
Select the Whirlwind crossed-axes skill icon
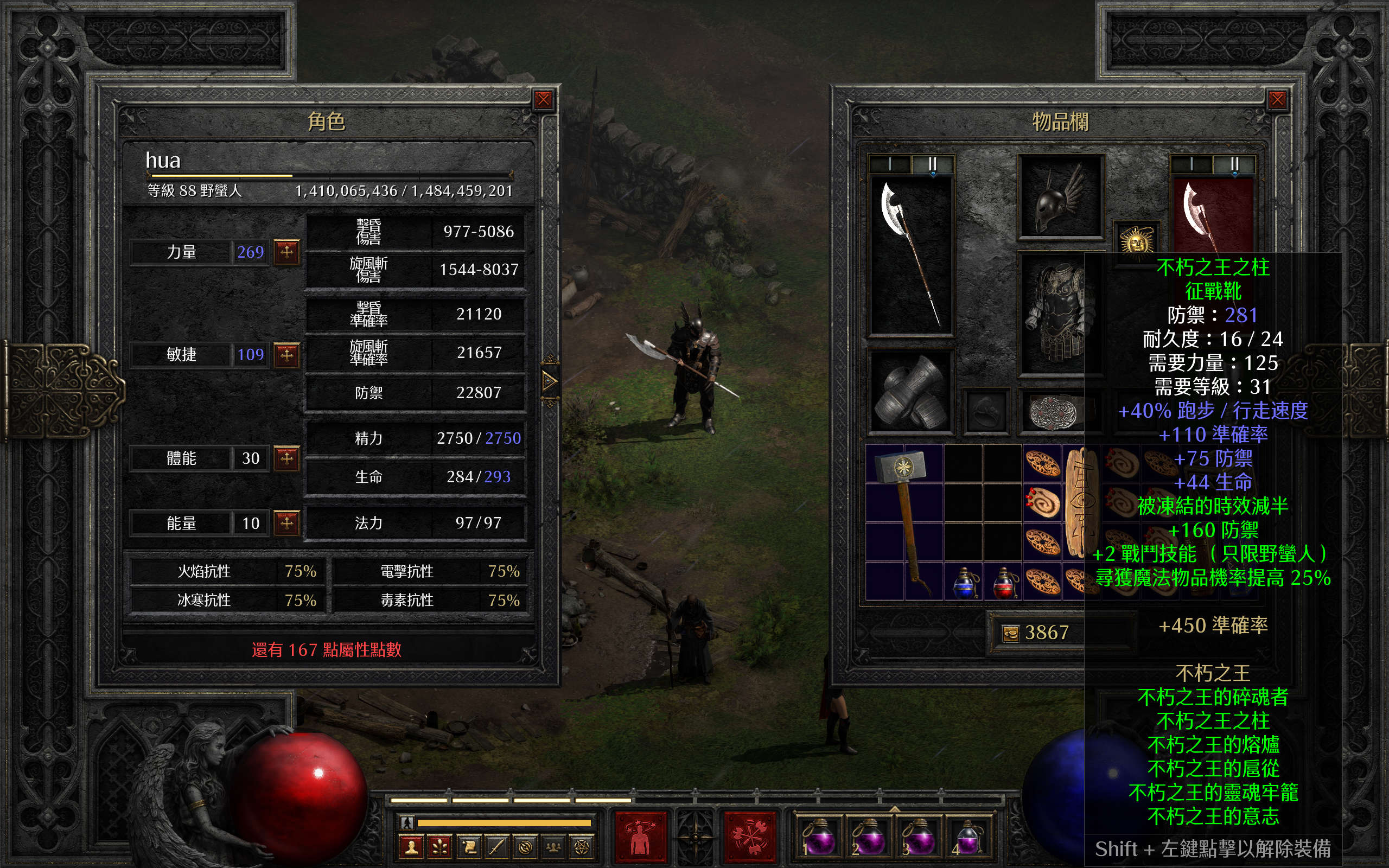[x=750, y=837]
